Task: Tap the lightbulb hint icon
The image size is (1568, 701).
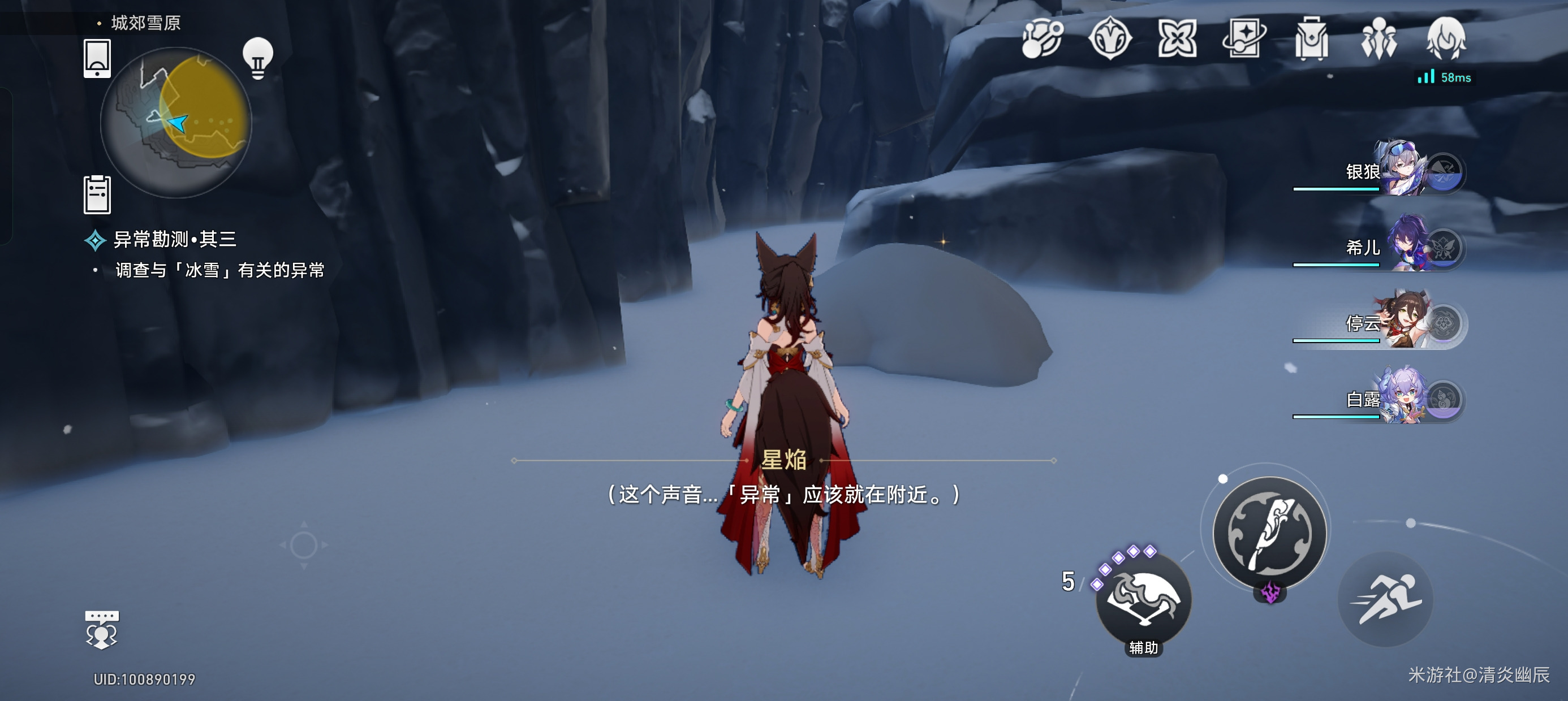Action: 257,58
